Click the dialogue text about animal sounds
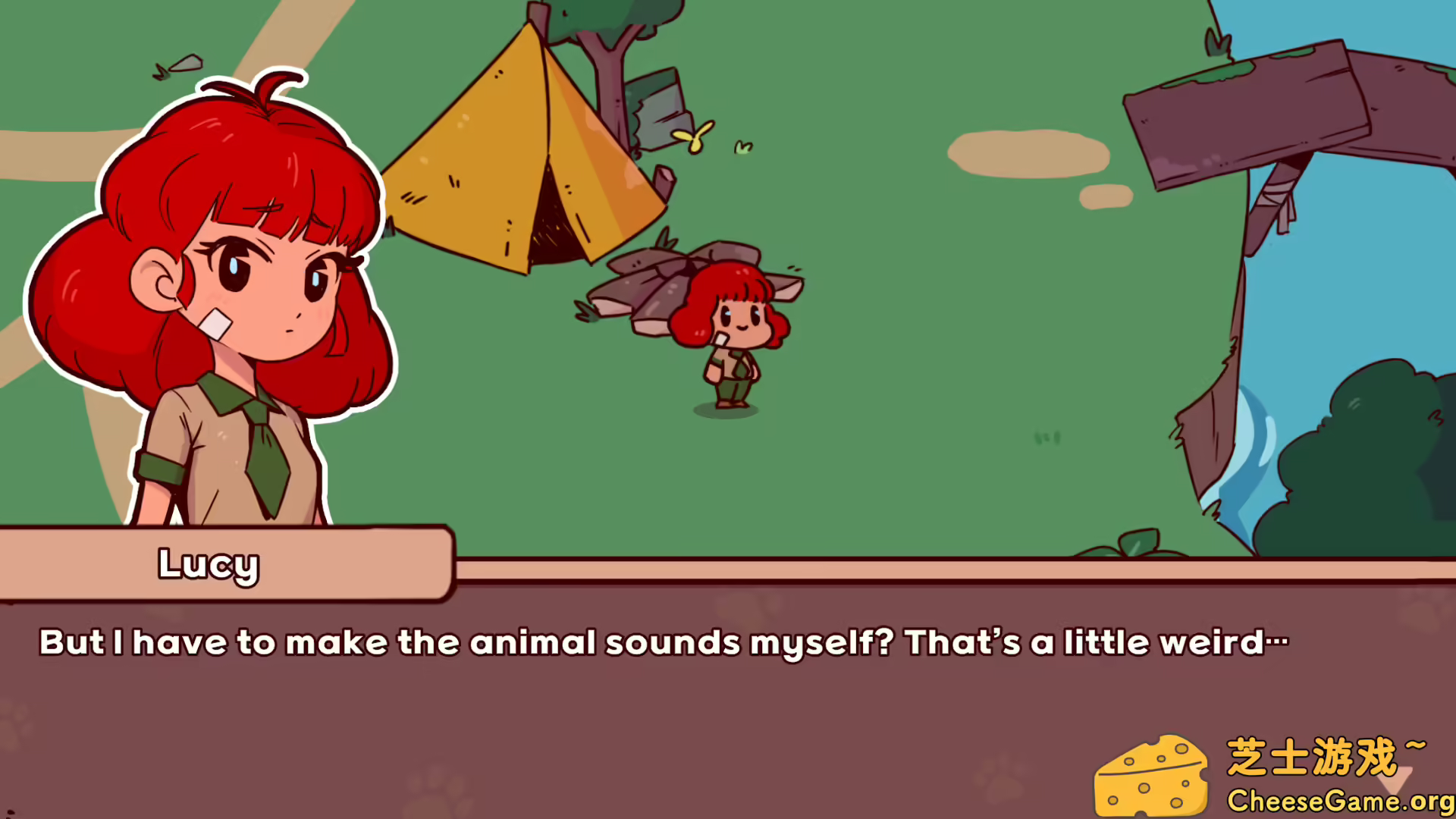 tap(660, 643)
